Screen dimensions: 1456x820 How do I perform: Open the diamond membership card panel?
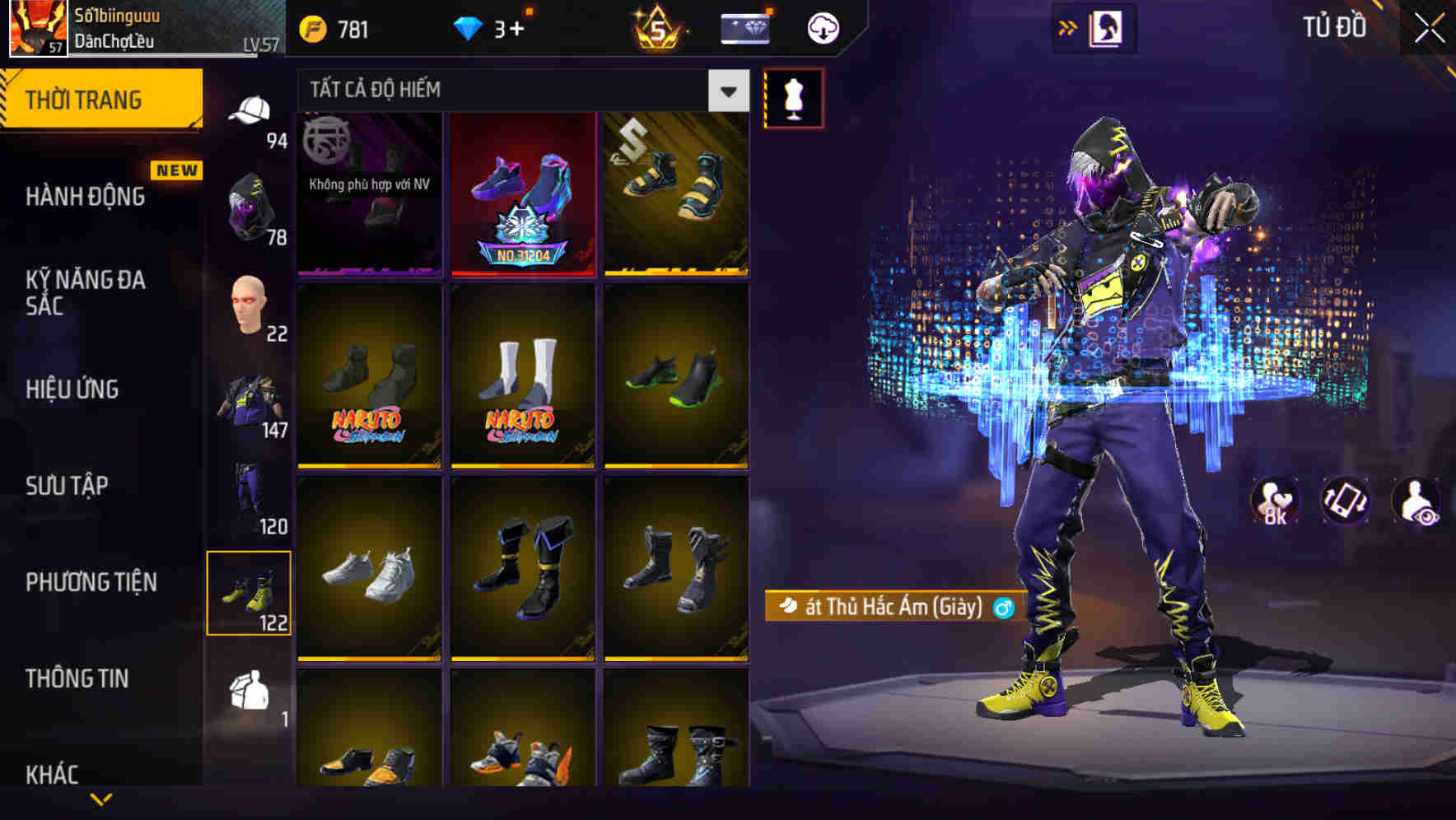click(744, 27)
